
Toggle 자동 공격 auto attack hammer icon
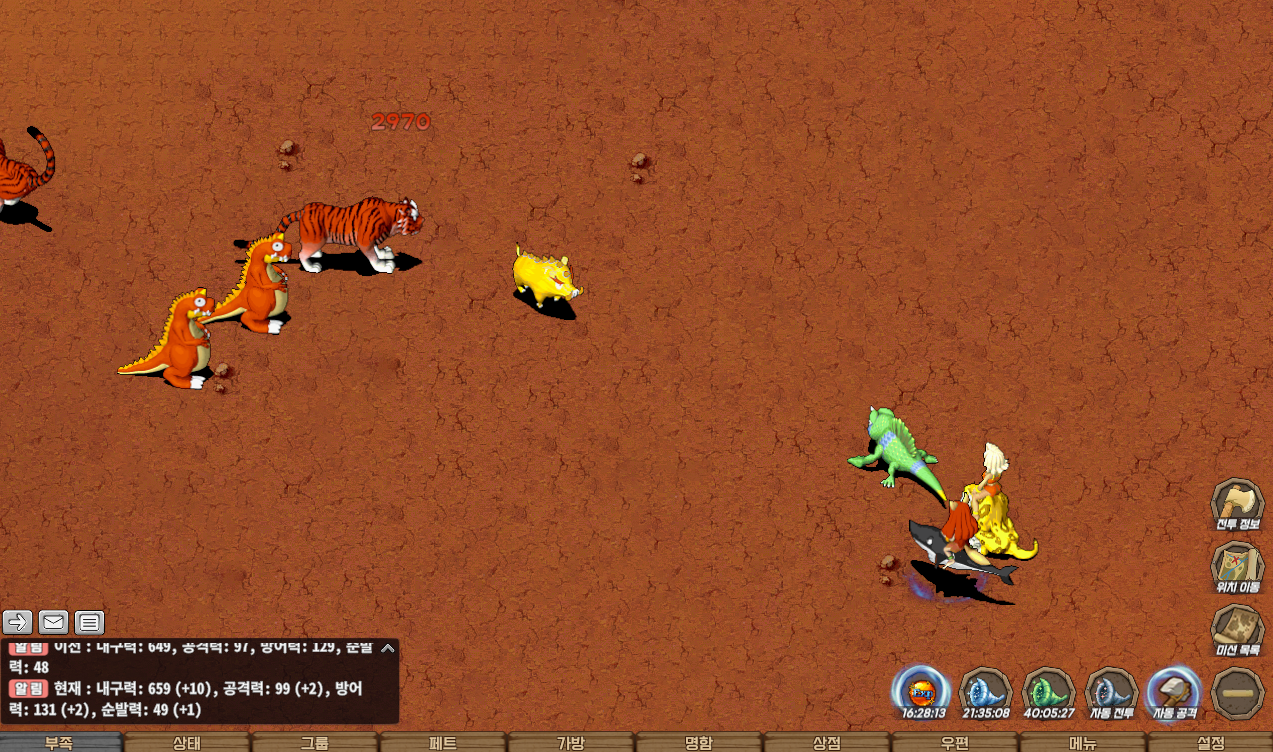click(x=1174, y=692)
